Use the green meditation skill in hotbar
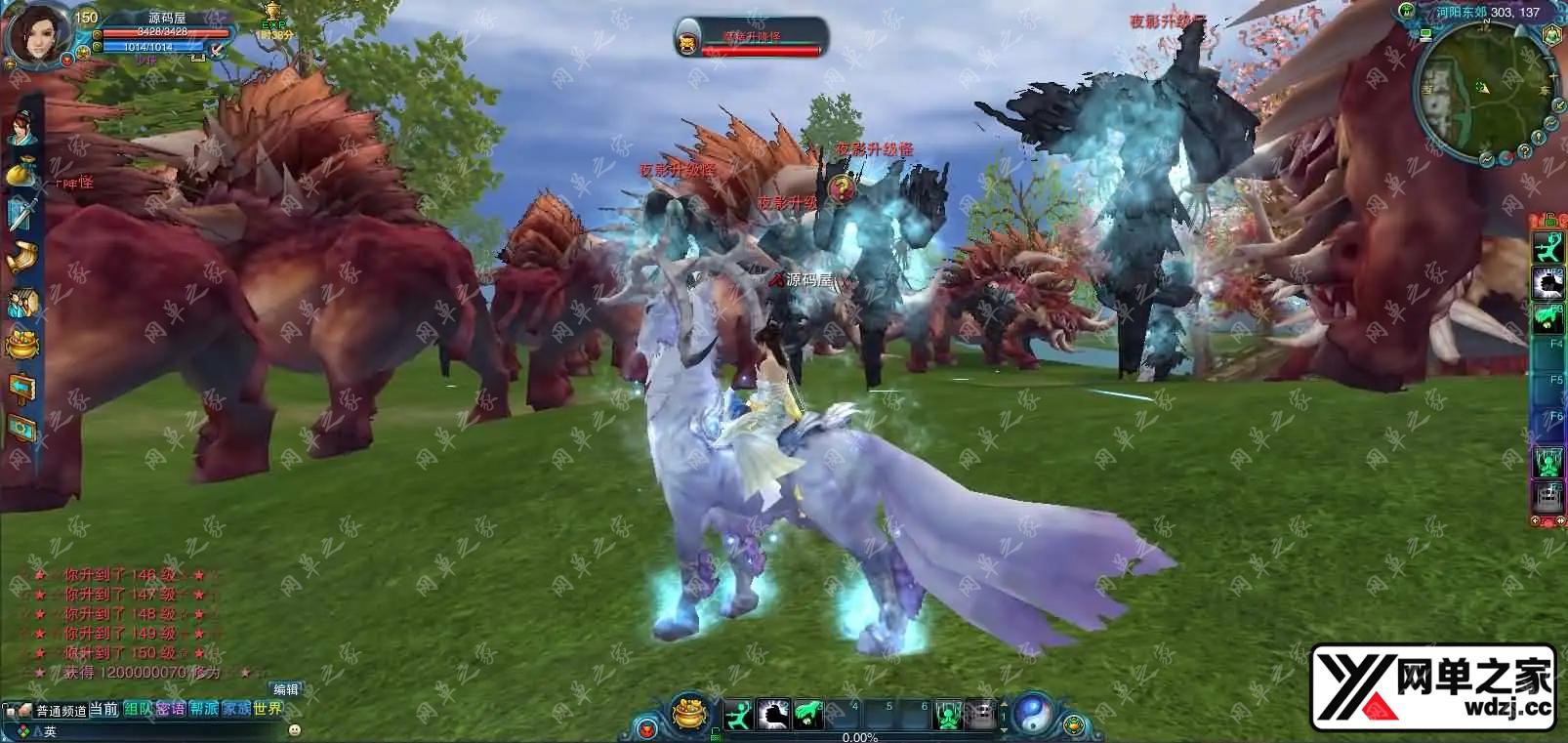Image resolution: width=1568 pixels, height=743 pixels. pos(948,715)
